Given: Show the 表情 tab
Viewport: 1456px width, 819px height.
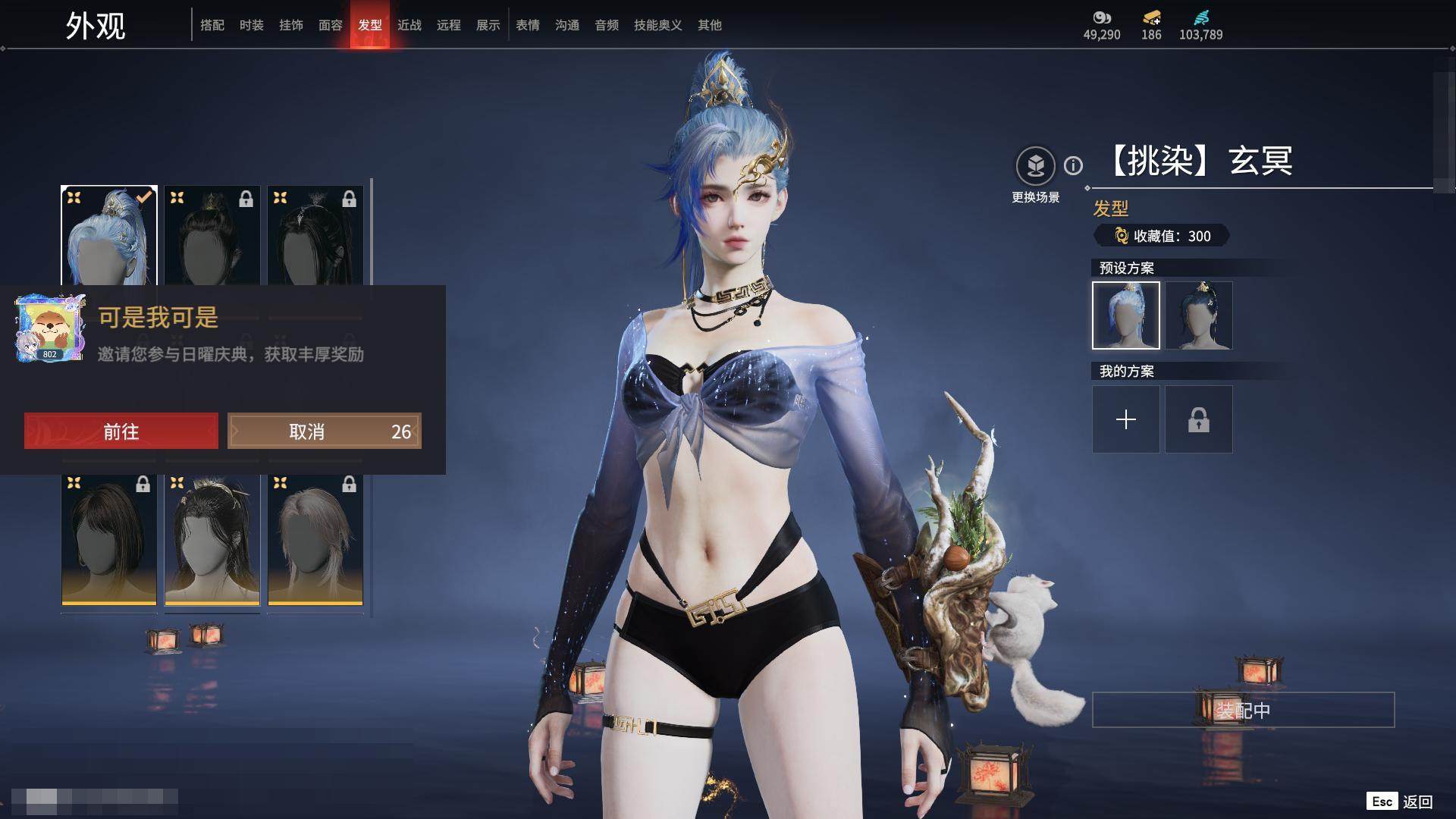Looking at the screenshot, I should (528, 25).
